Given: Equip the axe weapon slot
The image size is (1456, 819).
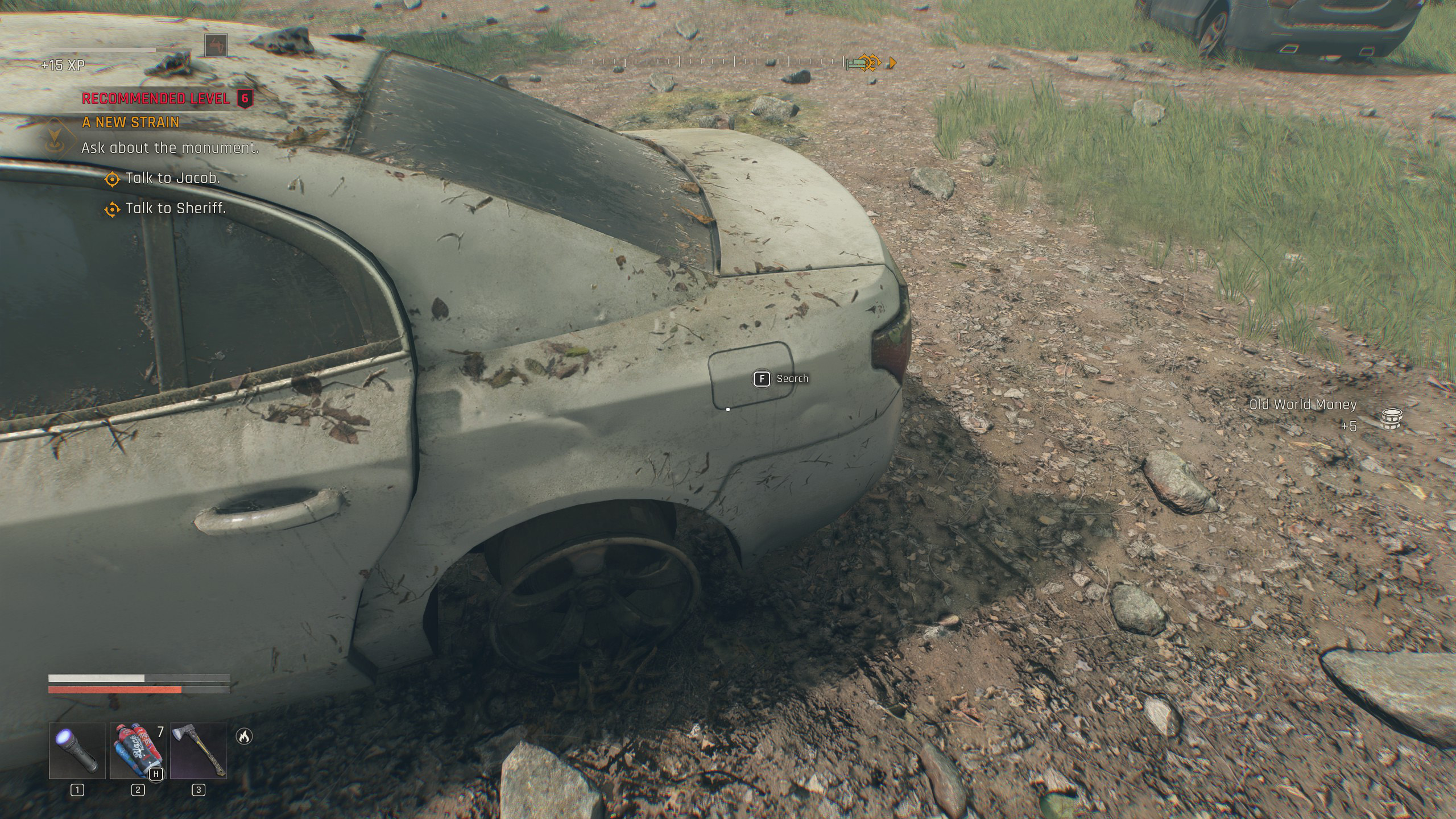Looking at the screenshot, I should pos(198,750).
